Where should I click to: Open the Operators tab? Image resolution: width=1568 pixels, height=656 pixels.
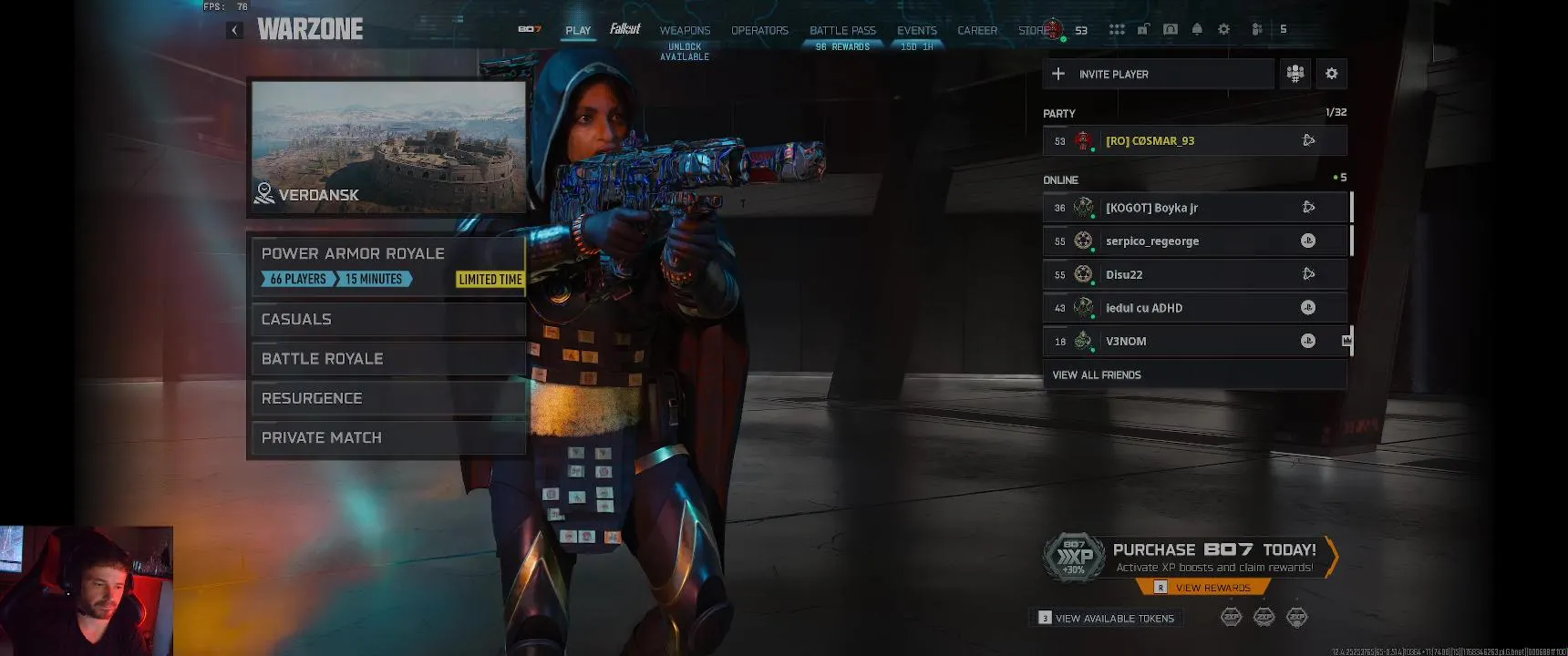[759, 31]
